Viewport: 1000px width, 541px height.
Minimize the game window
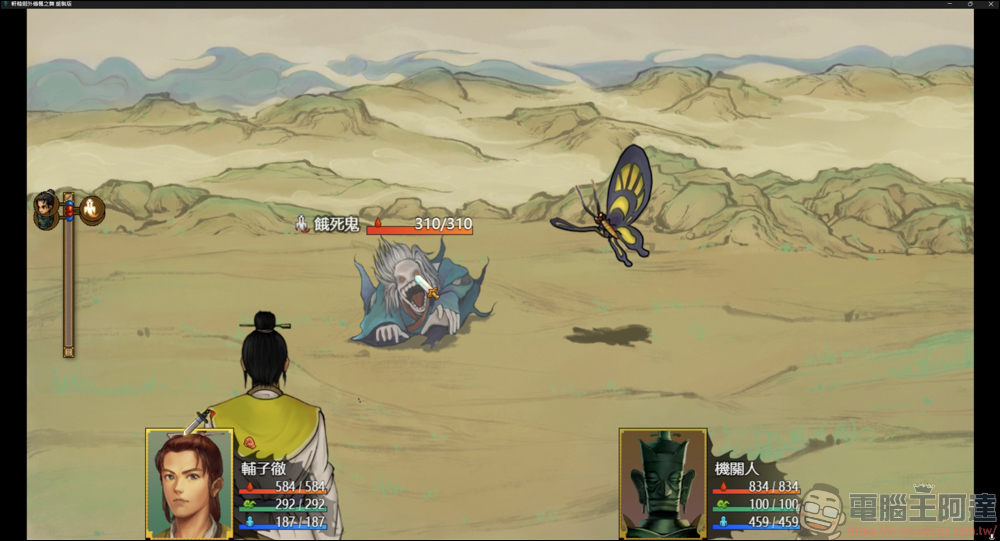click(x=949, y=4)
